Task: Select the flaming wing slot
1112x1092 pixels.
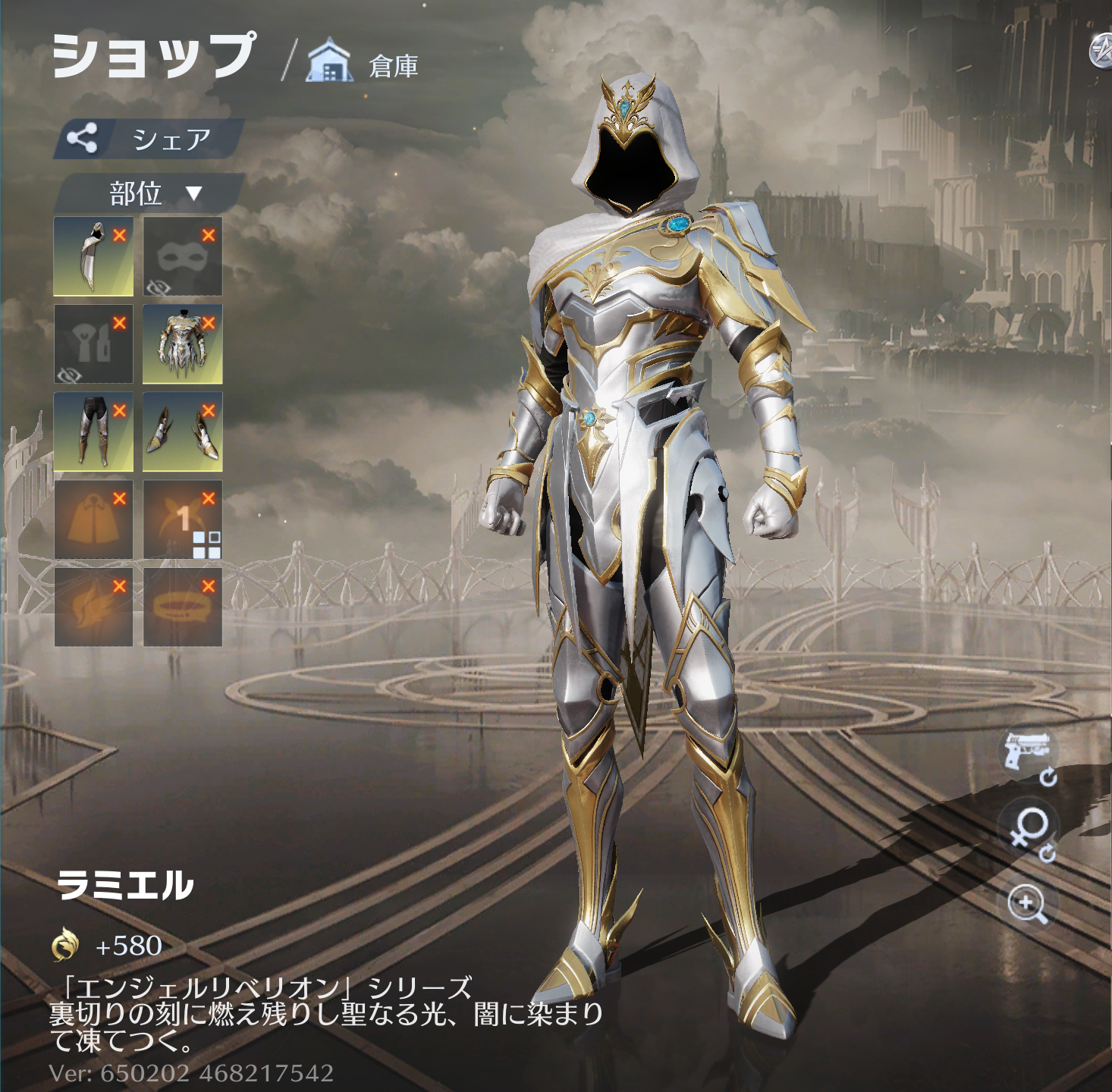Action: [x=93, y=607]
